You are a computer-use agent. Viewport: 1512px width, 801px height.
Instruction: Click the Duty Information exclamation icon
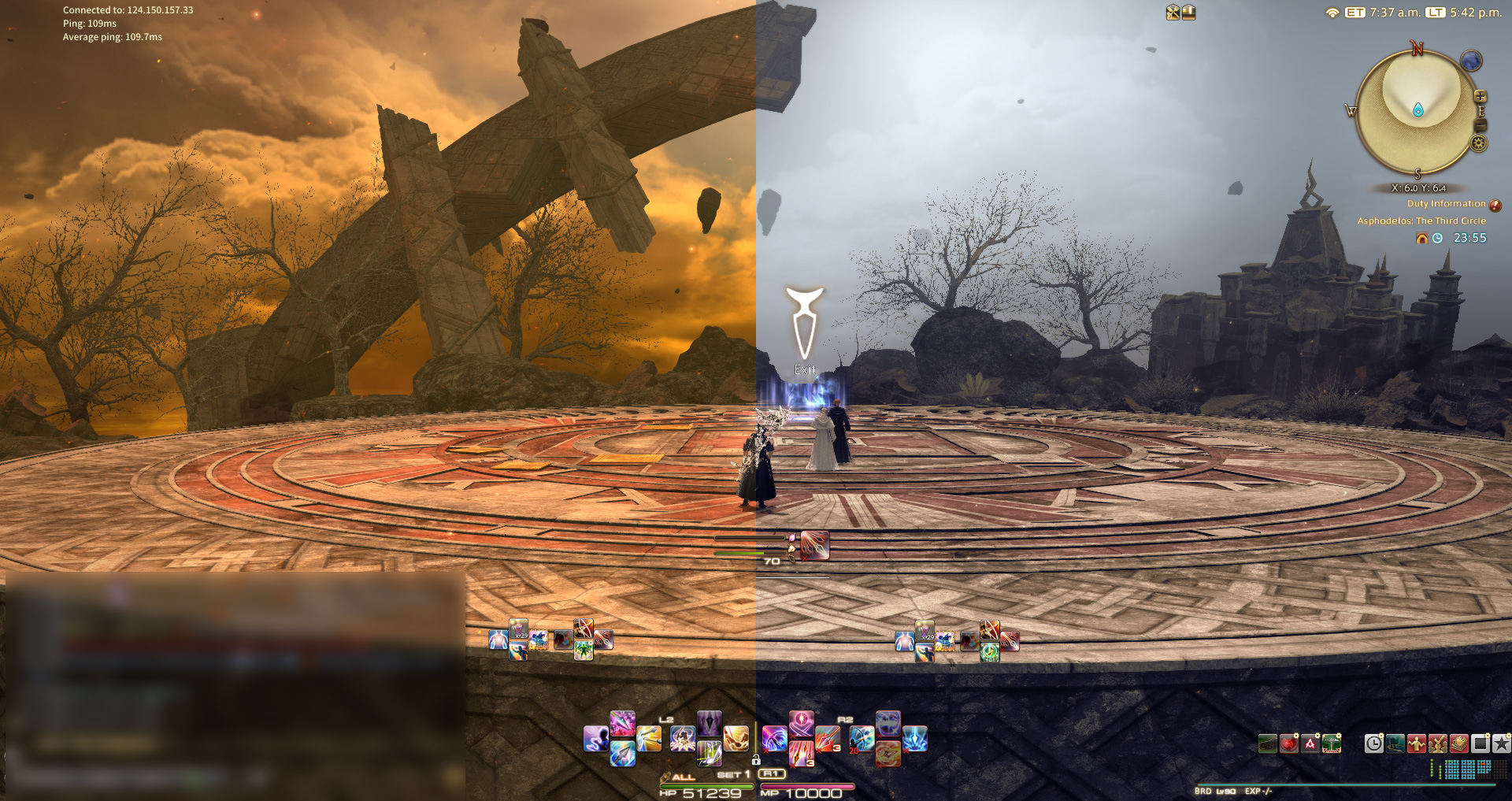[1495, 205]
